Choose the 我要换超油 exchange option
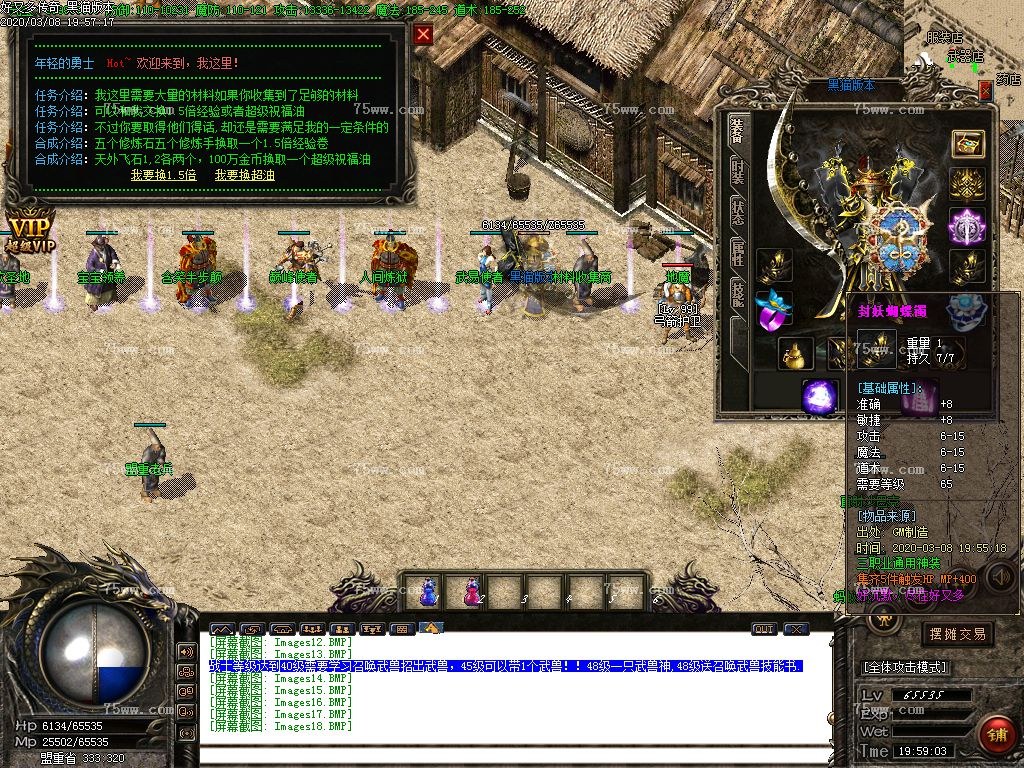 (244, 175)
